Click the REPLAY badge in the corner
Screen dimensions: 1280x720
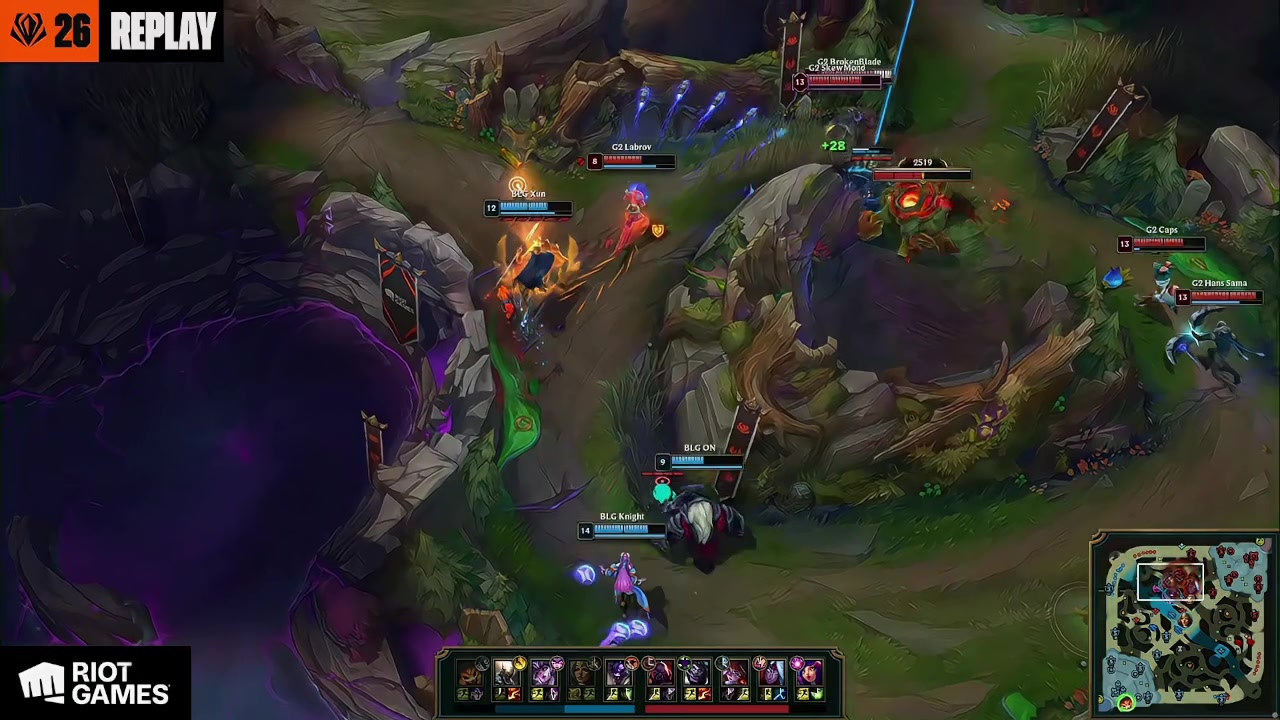pos(163,31)
